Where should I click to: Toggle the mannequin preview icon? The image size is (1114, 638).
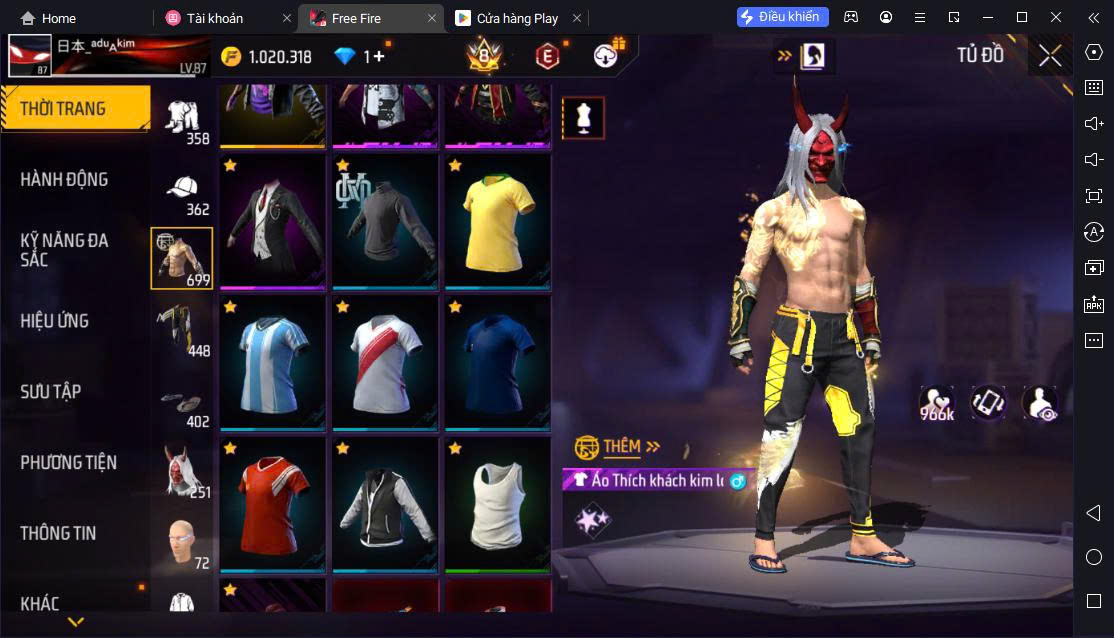(583, 118)
